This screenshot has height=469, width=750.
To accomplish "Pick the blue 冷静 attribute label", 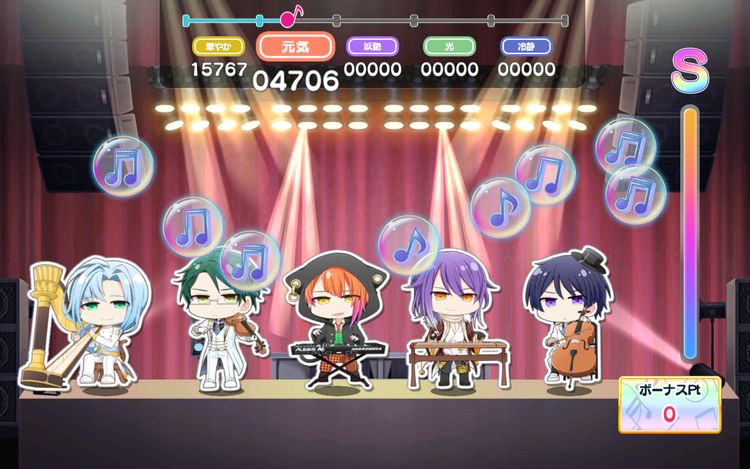I will coord(526,46).
